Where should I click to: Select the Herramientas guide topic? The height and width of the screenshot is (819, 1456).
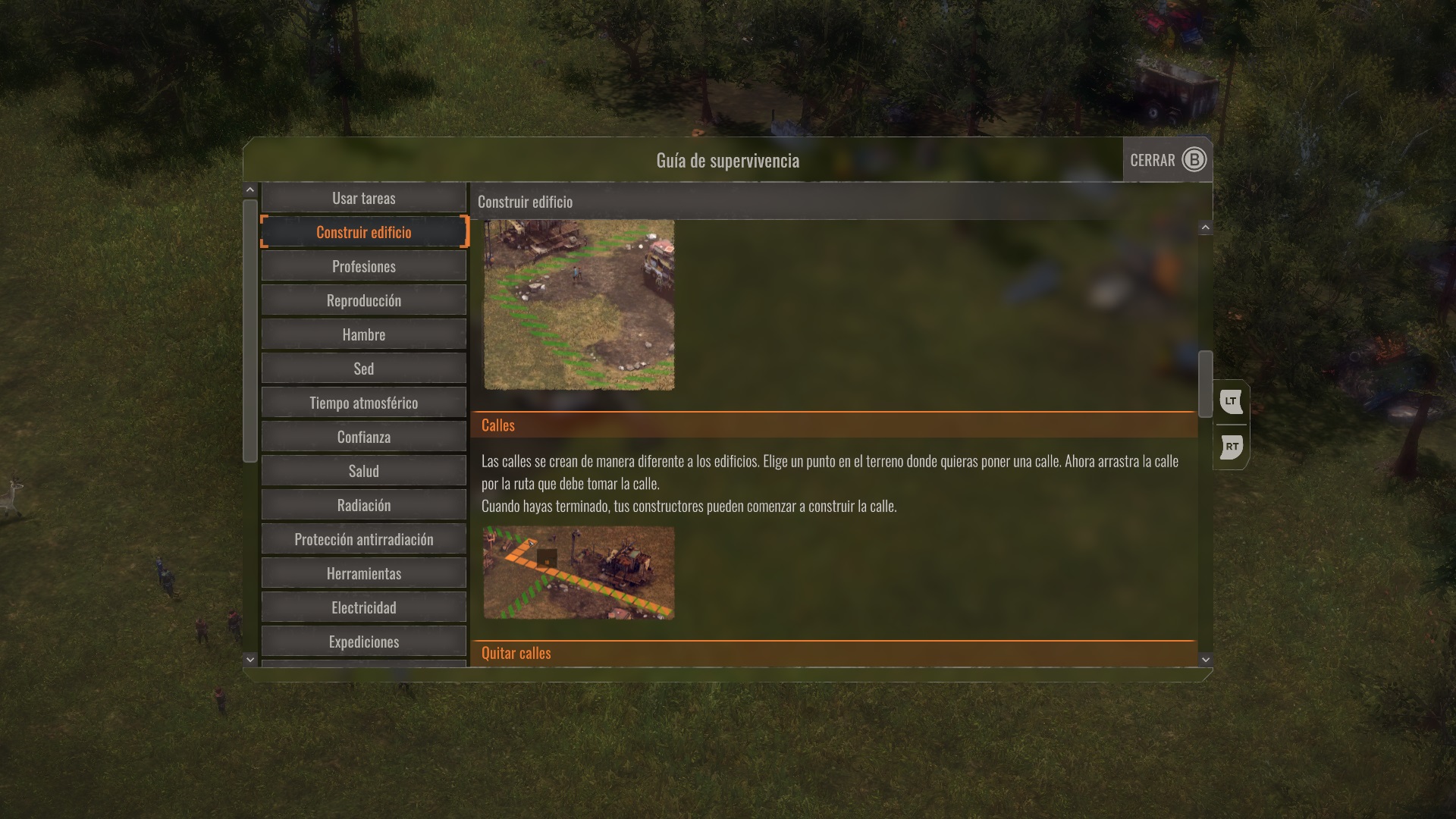click(x=363, y=573)
